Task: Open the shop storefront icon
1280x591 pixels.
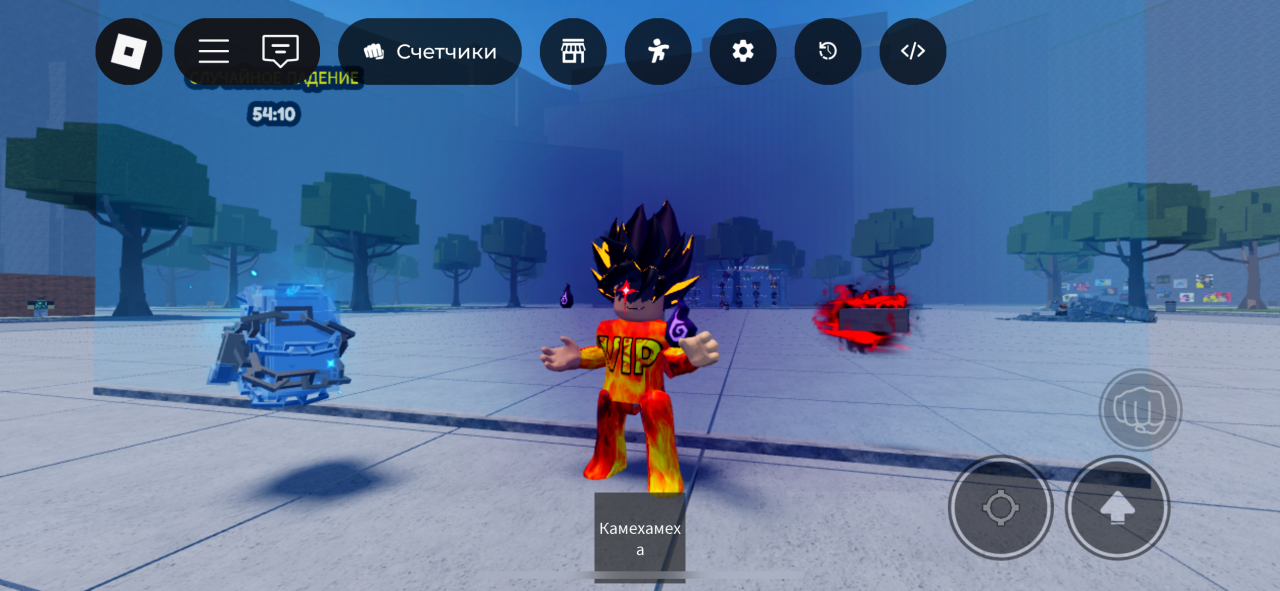Action: pos(573,51)
